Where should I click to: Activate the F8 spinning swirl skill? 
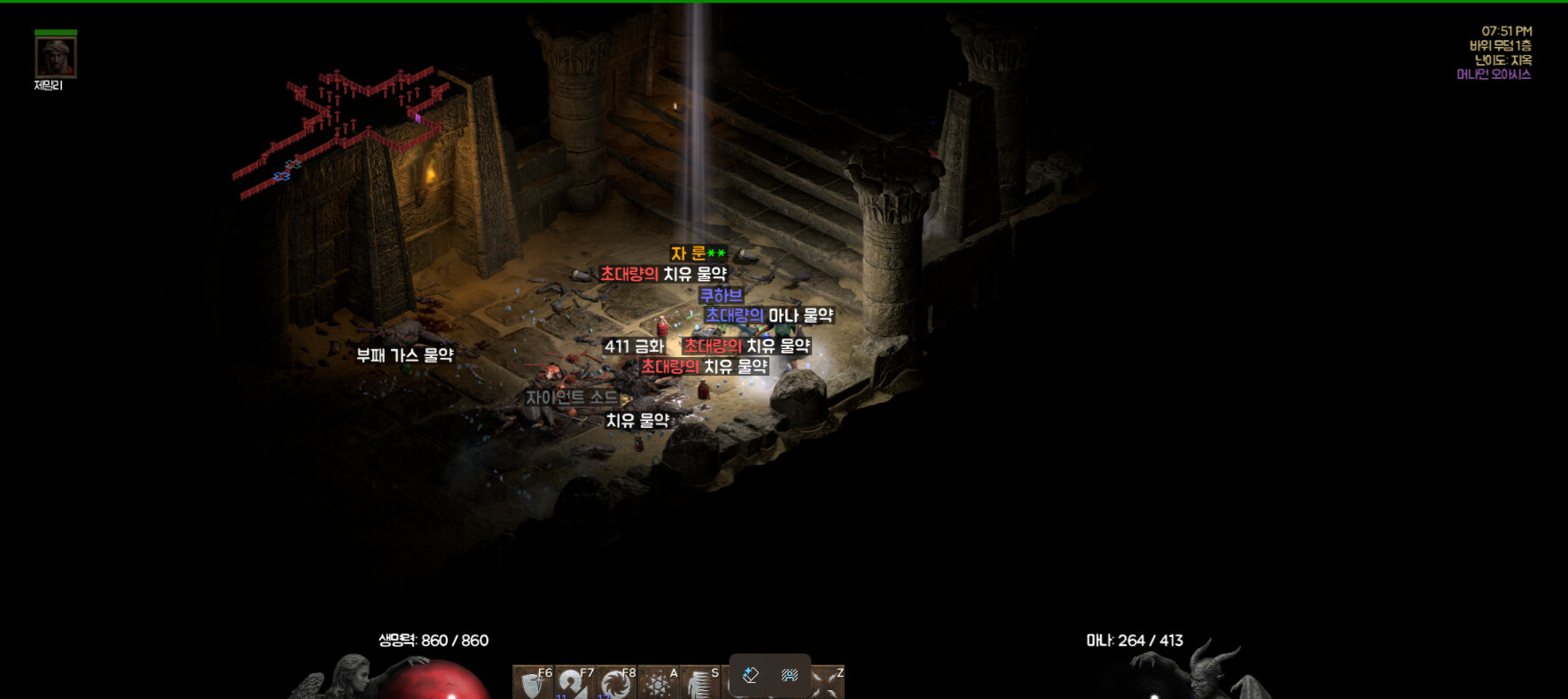pos(616,683)
